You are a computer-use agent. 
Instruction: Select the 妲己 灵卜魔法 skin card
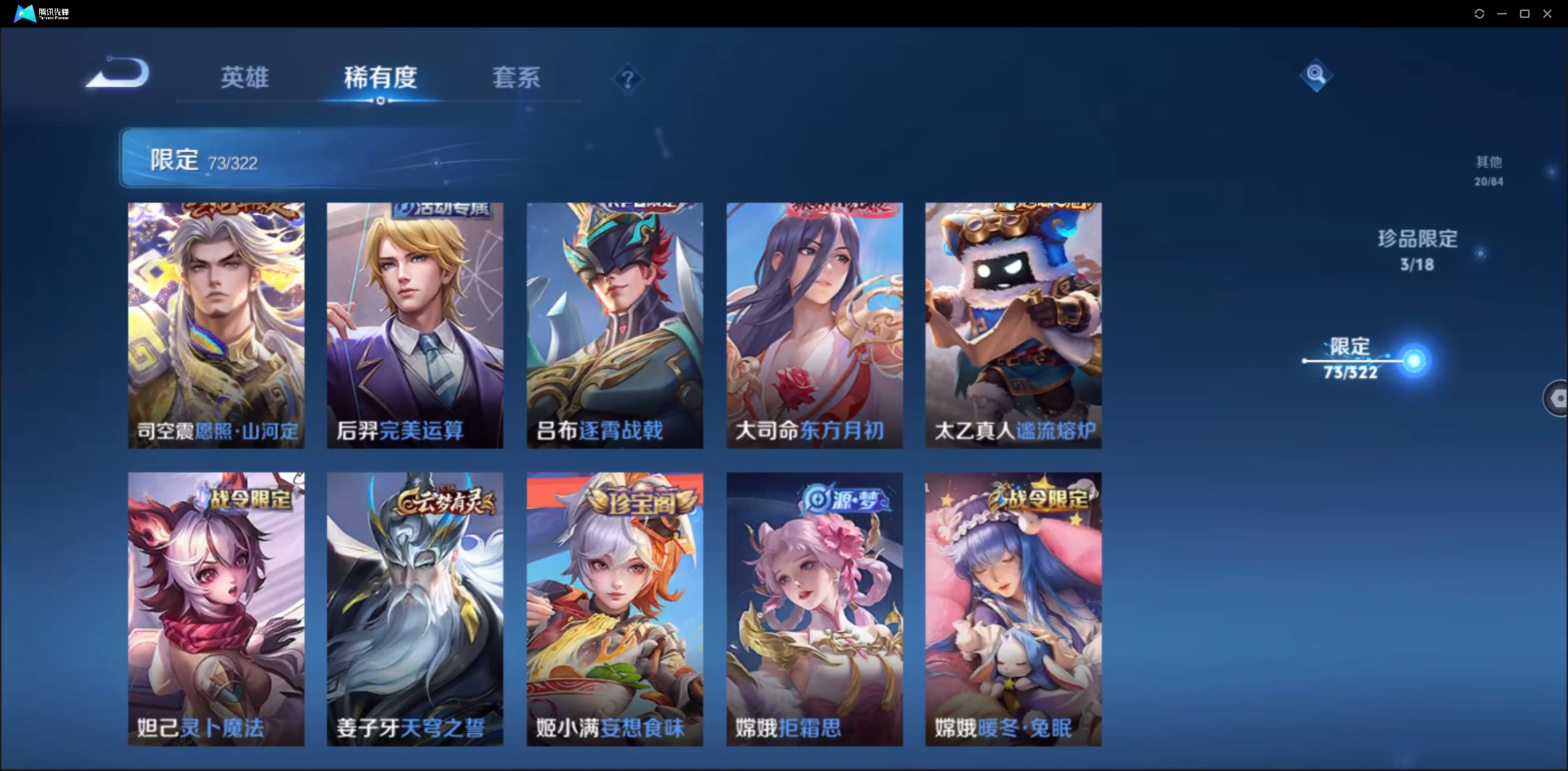(x=216, y=608)
